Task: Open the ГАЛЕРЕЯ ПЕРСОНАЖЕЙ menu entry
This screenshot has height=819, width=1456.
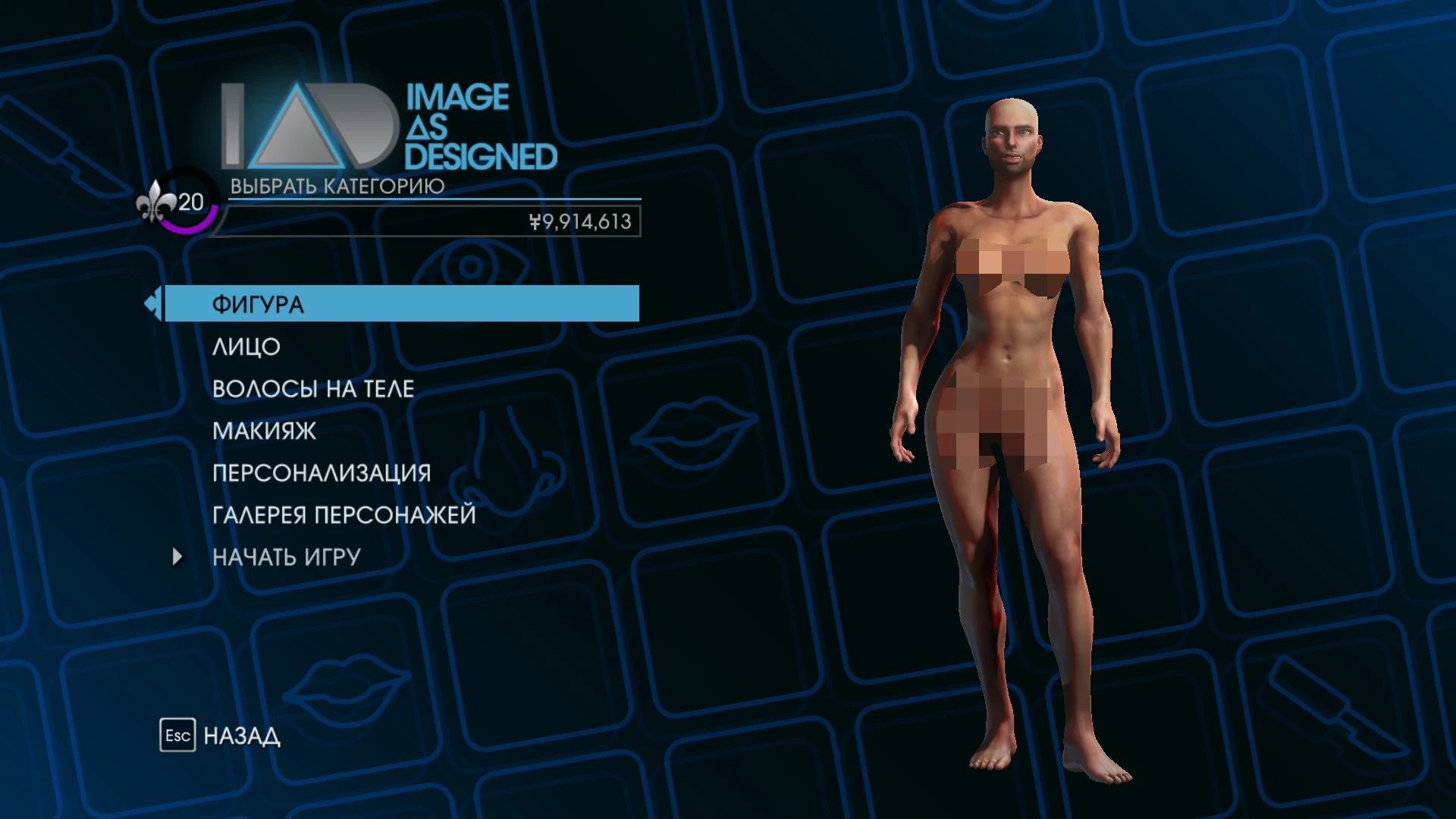Action: [x=344, y=513]
